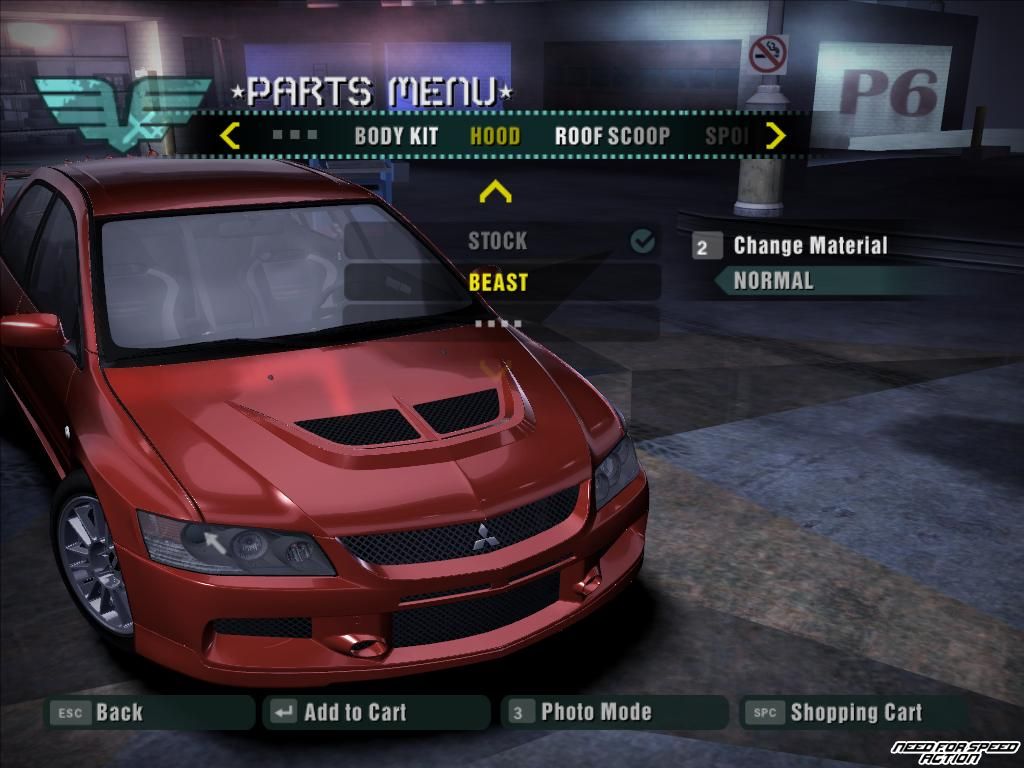This screenshot has width=1024, height=768.
Task: Go Back from the parts menu
Action: point(118,713)
